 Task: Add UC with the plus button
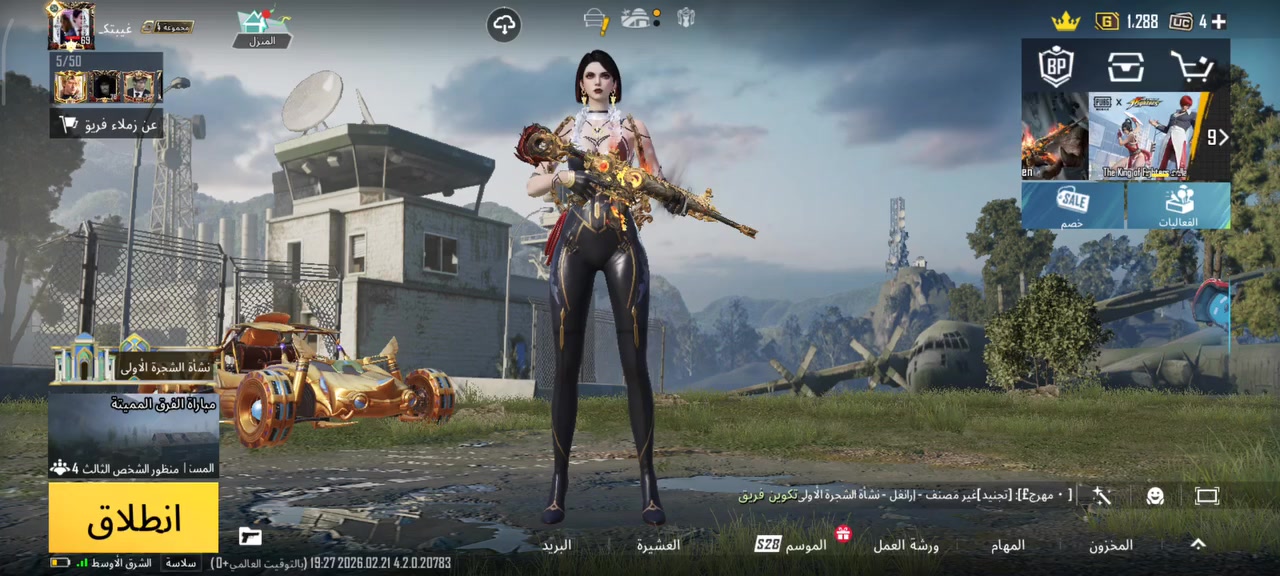coord(1218,21)
